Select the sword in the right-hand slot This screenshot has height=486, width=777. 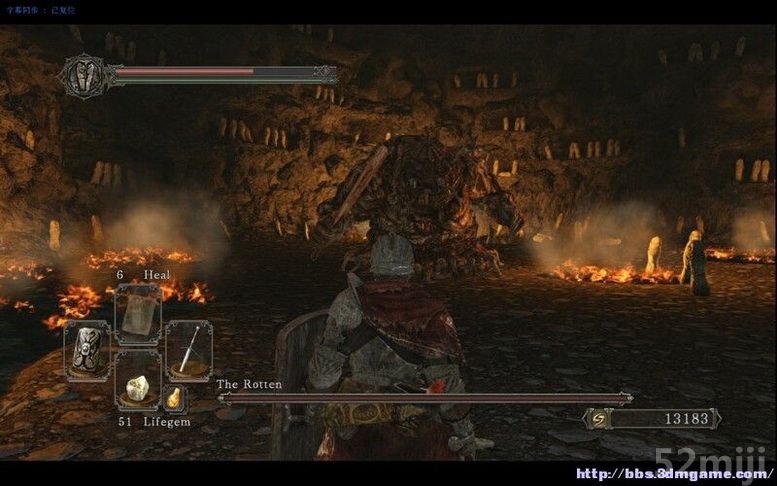(188, 350)
